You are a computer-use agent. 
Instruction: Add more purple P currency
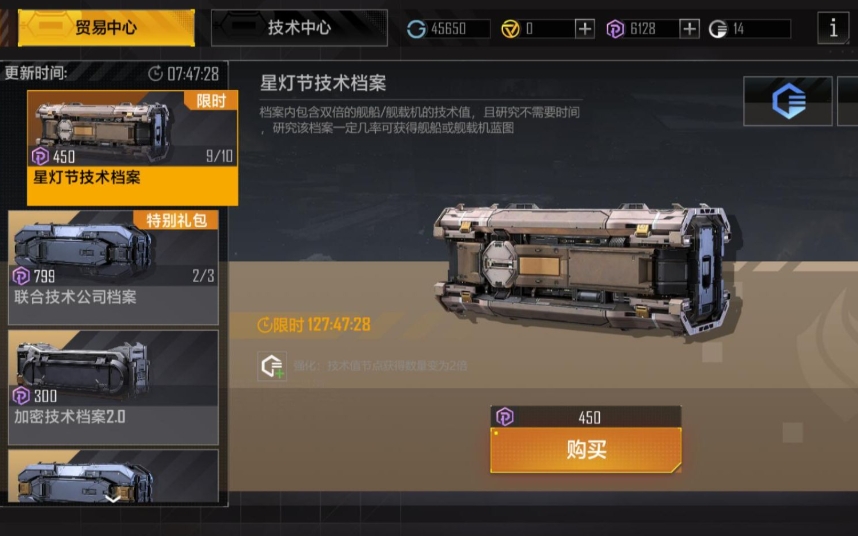tap(689, 29)
